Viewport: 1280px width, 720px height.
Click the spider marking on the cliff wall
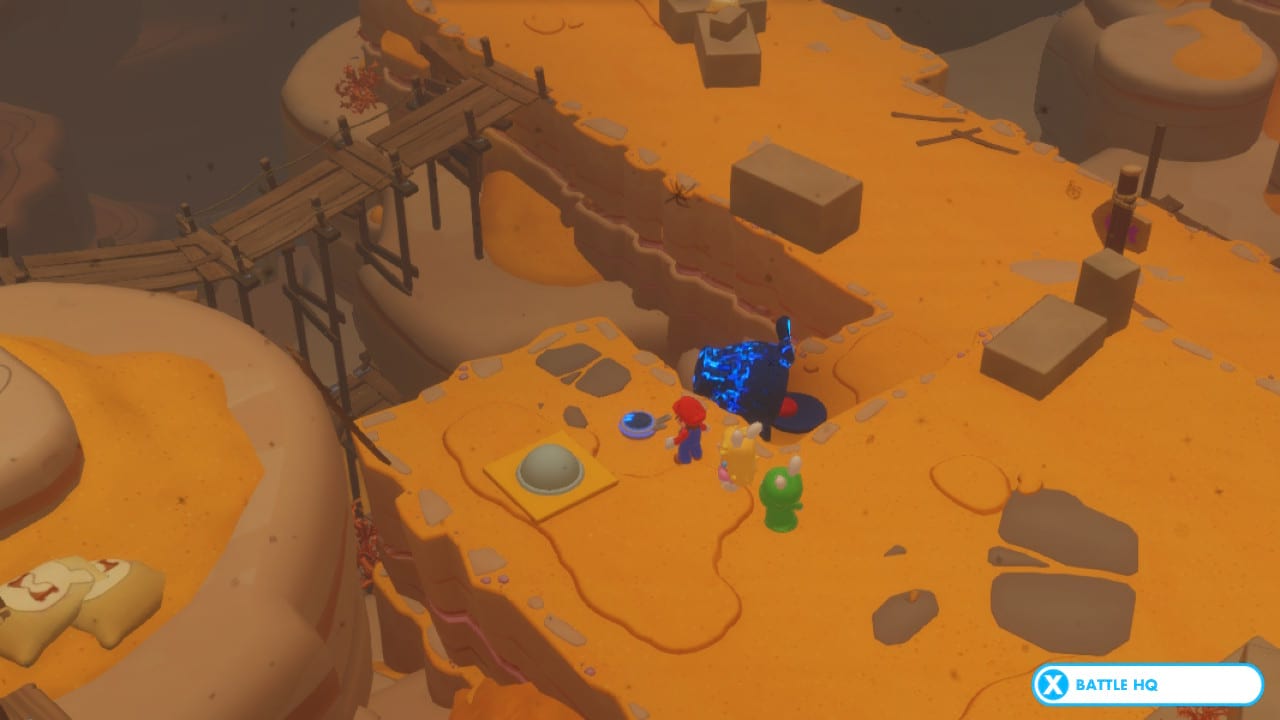(x=680, y=190)
